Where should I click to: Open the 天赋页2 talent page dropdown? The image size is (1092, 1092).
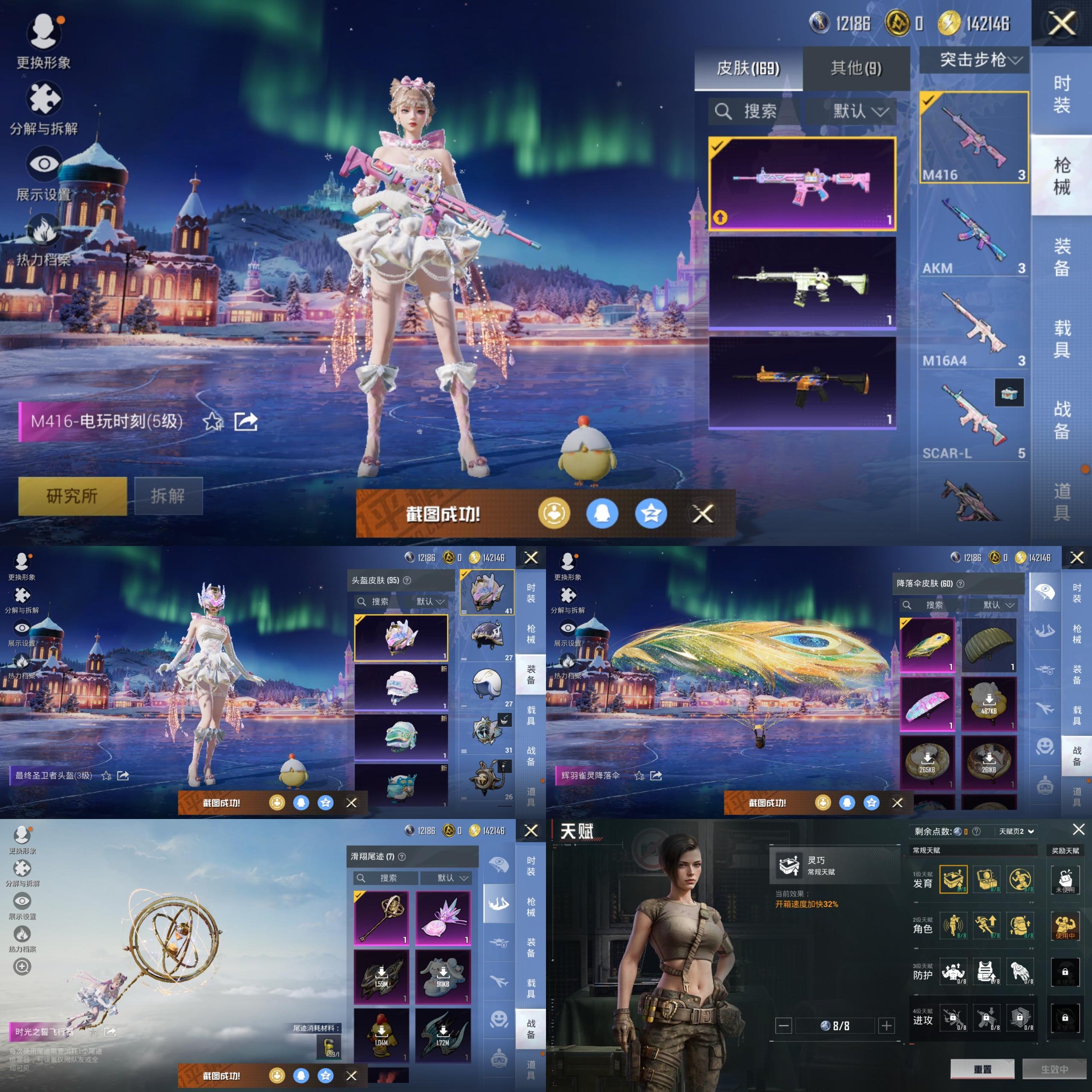coord(1016,831)
